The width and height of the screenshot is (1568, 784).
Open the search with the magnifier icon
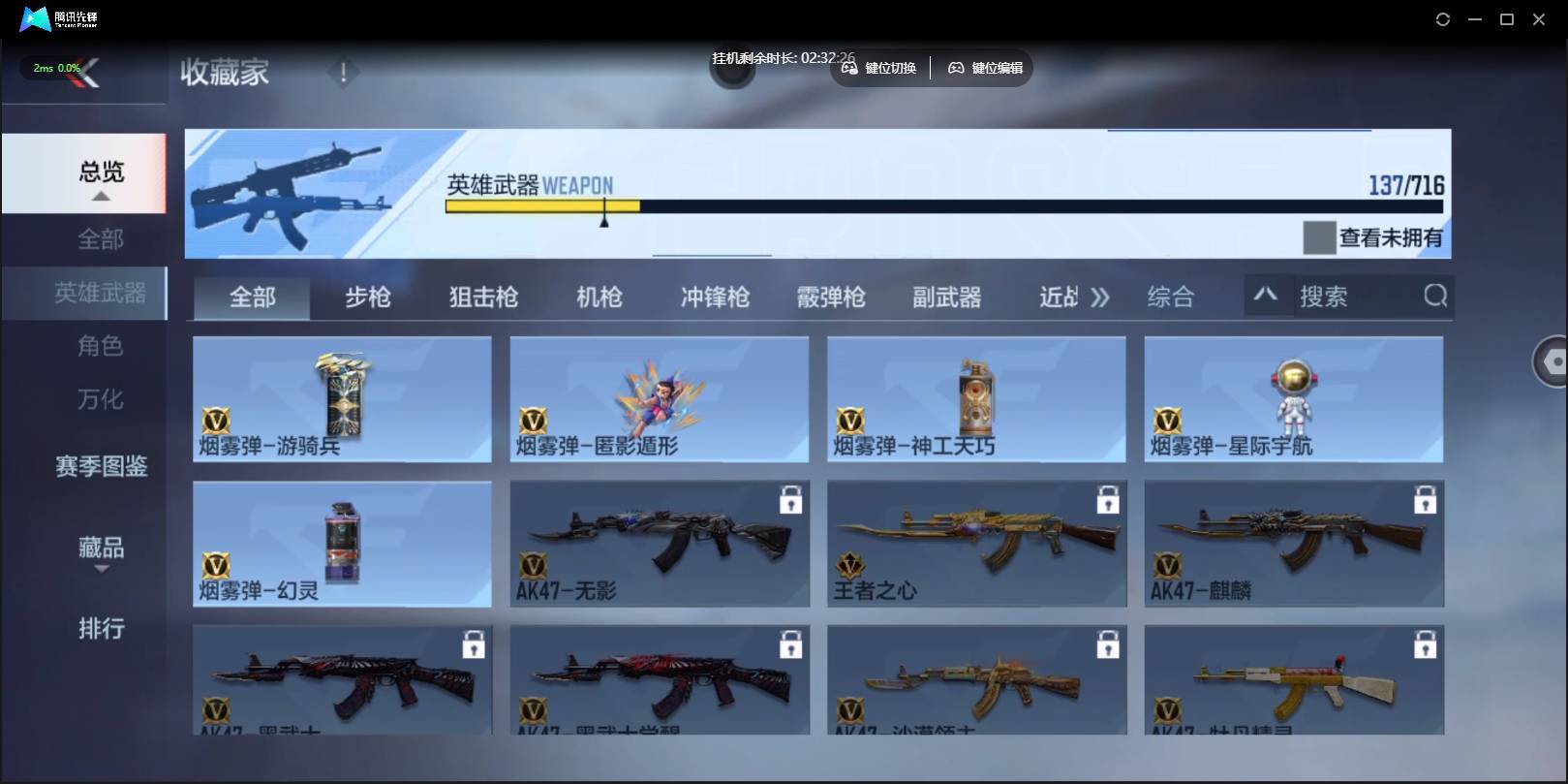pyautogui.click(x=1436, y=298)
